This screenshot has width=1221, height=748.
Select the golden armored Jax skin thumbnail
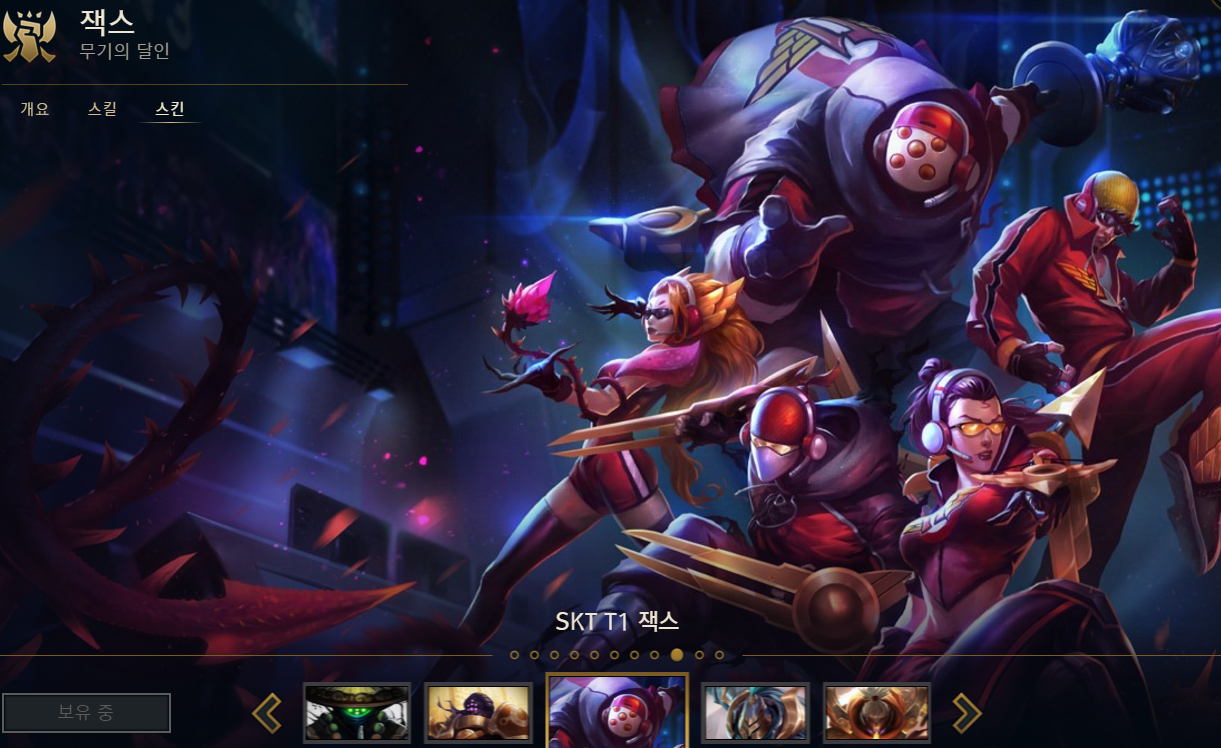pyautogui.click(x=478, y=713)
